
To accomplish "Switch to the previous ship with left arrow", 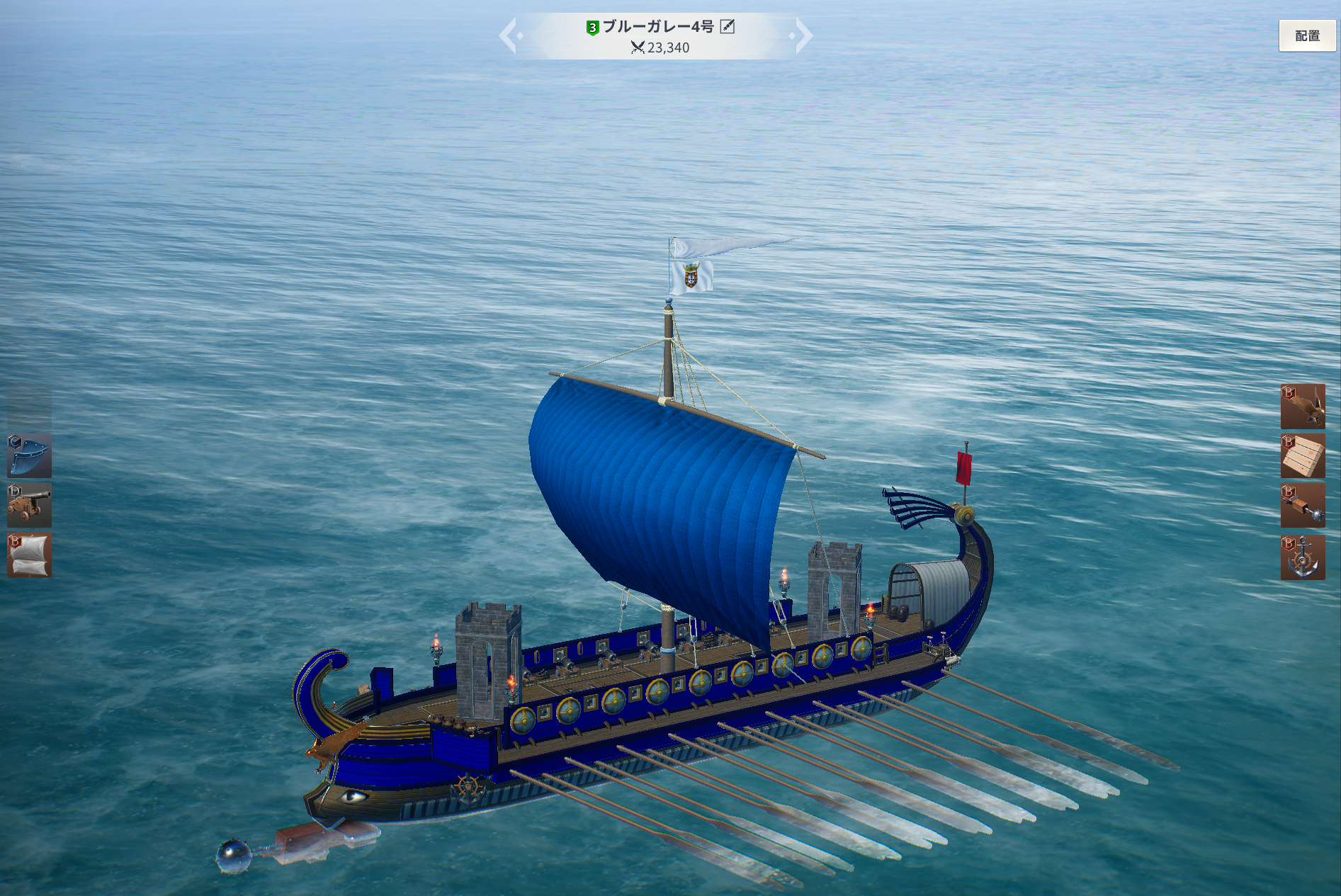I will pos(509,35).
